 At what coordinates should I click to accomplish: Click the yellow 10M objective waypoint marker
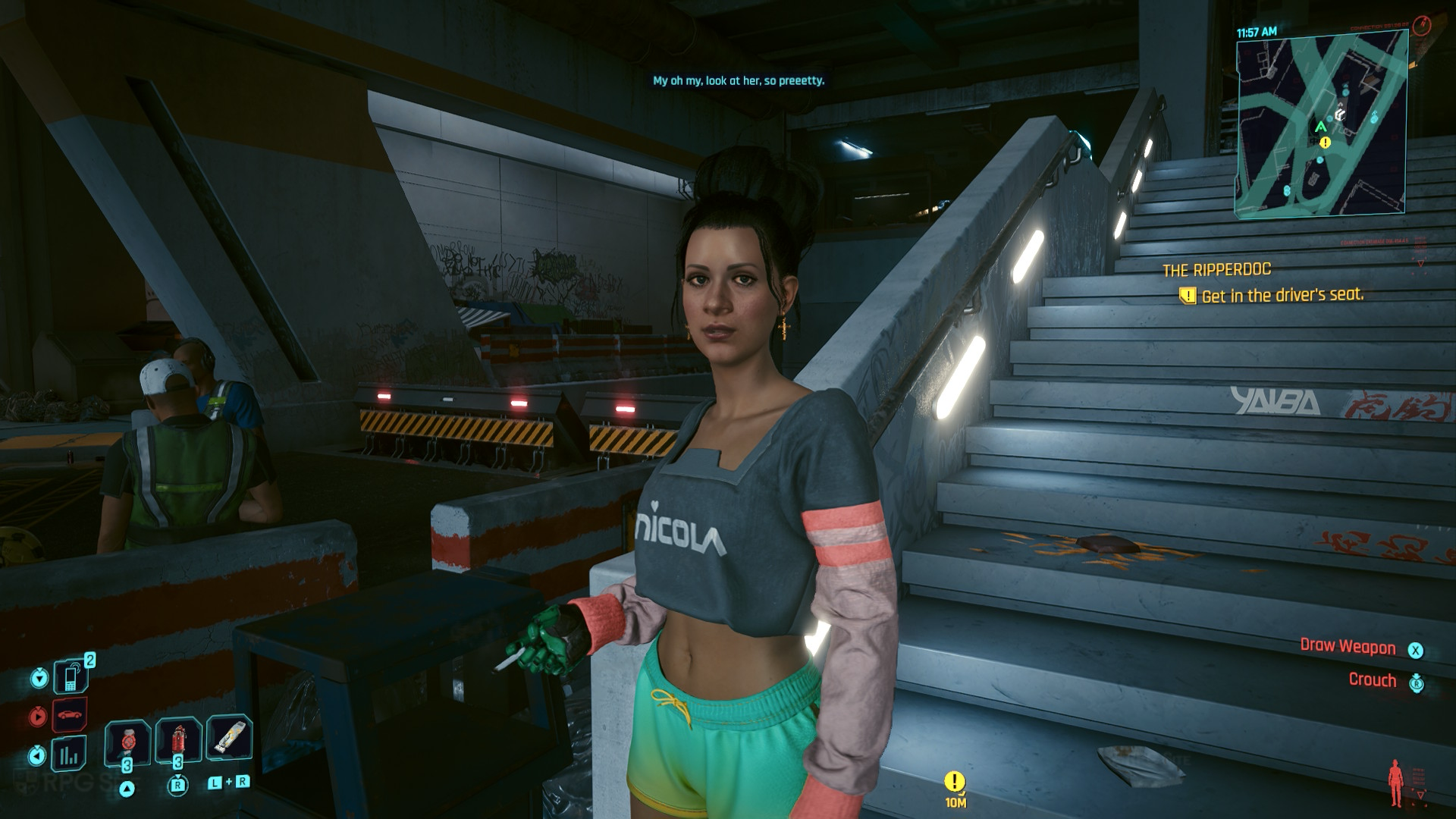point(955,782)
